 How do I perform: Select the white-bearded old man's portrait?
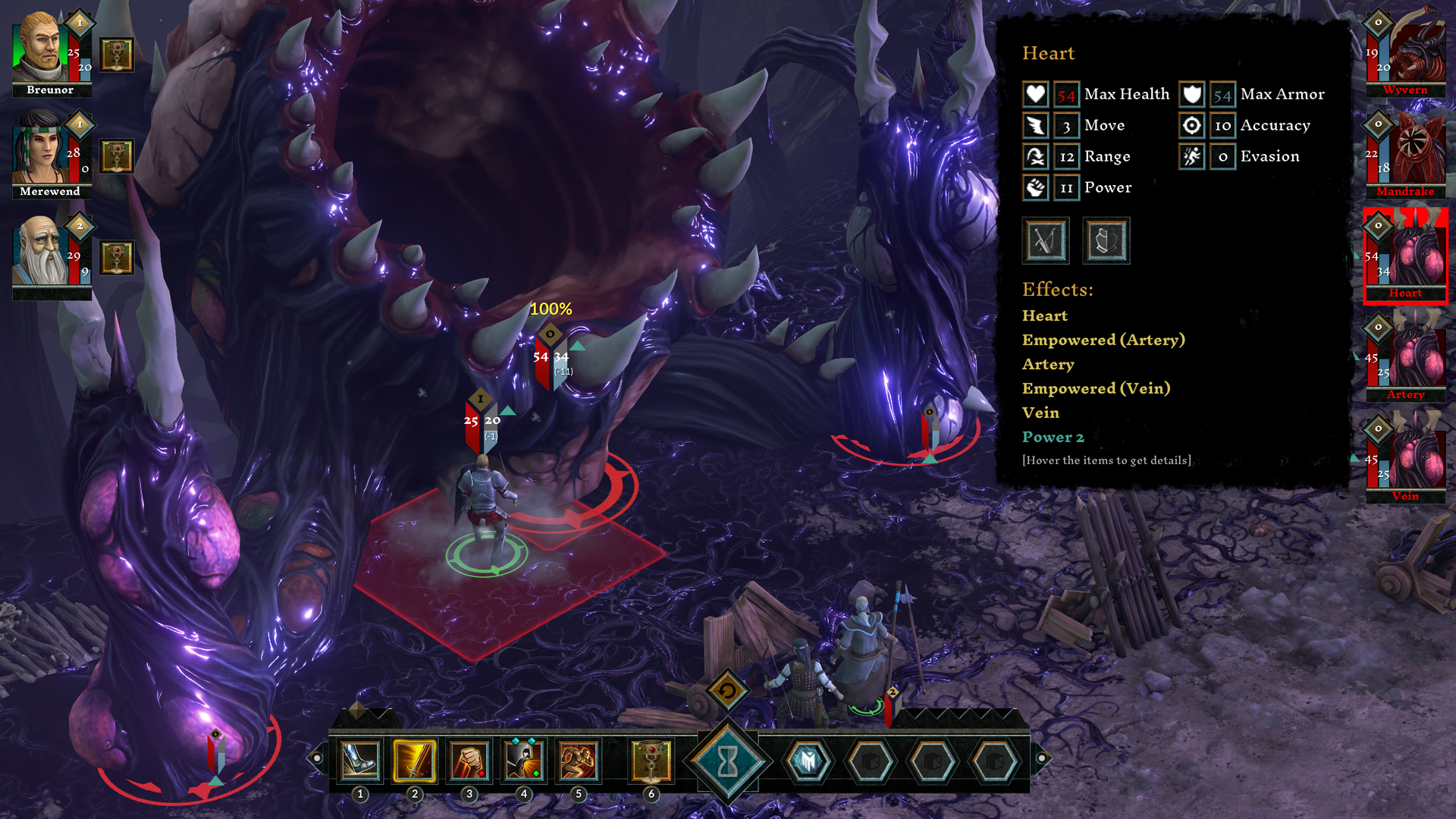click(x=39, y=252)
